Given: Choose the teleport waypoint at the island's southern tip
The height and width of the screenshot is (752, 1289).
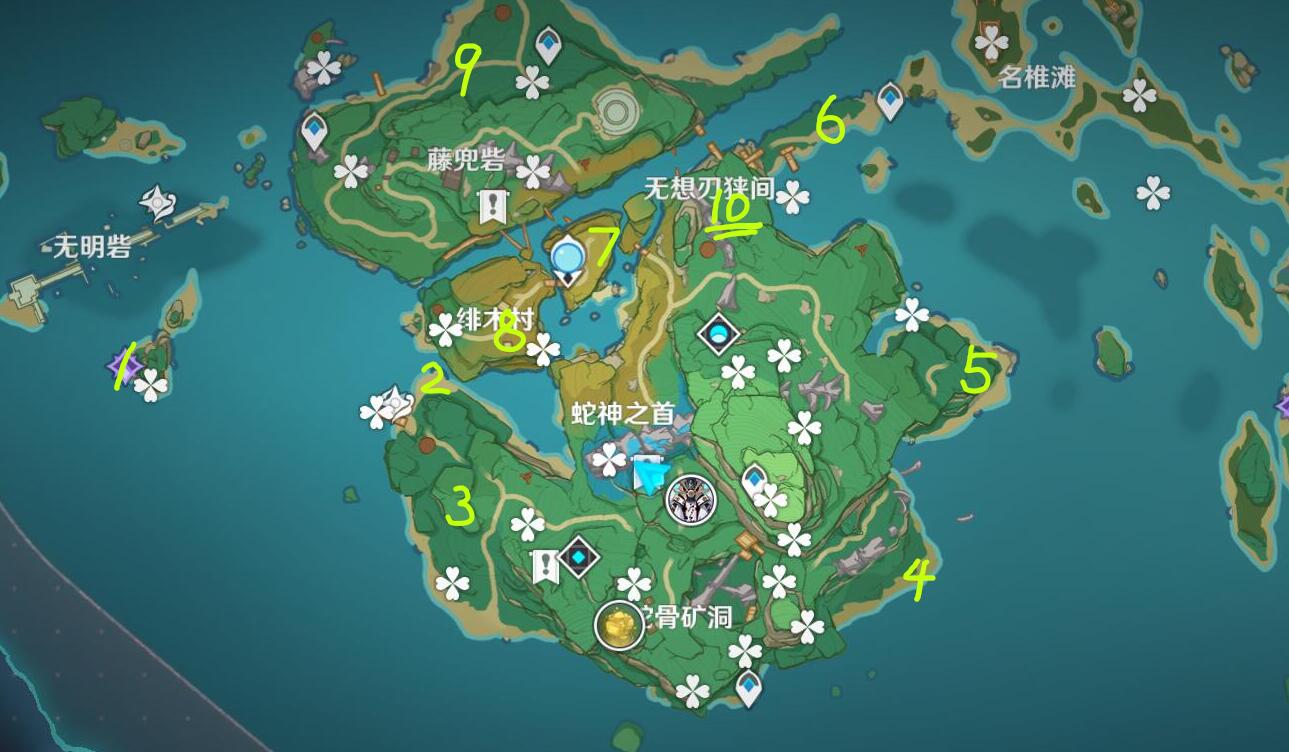Looking at the screenshot, I should pyautogui.click(x=749, y=687).
